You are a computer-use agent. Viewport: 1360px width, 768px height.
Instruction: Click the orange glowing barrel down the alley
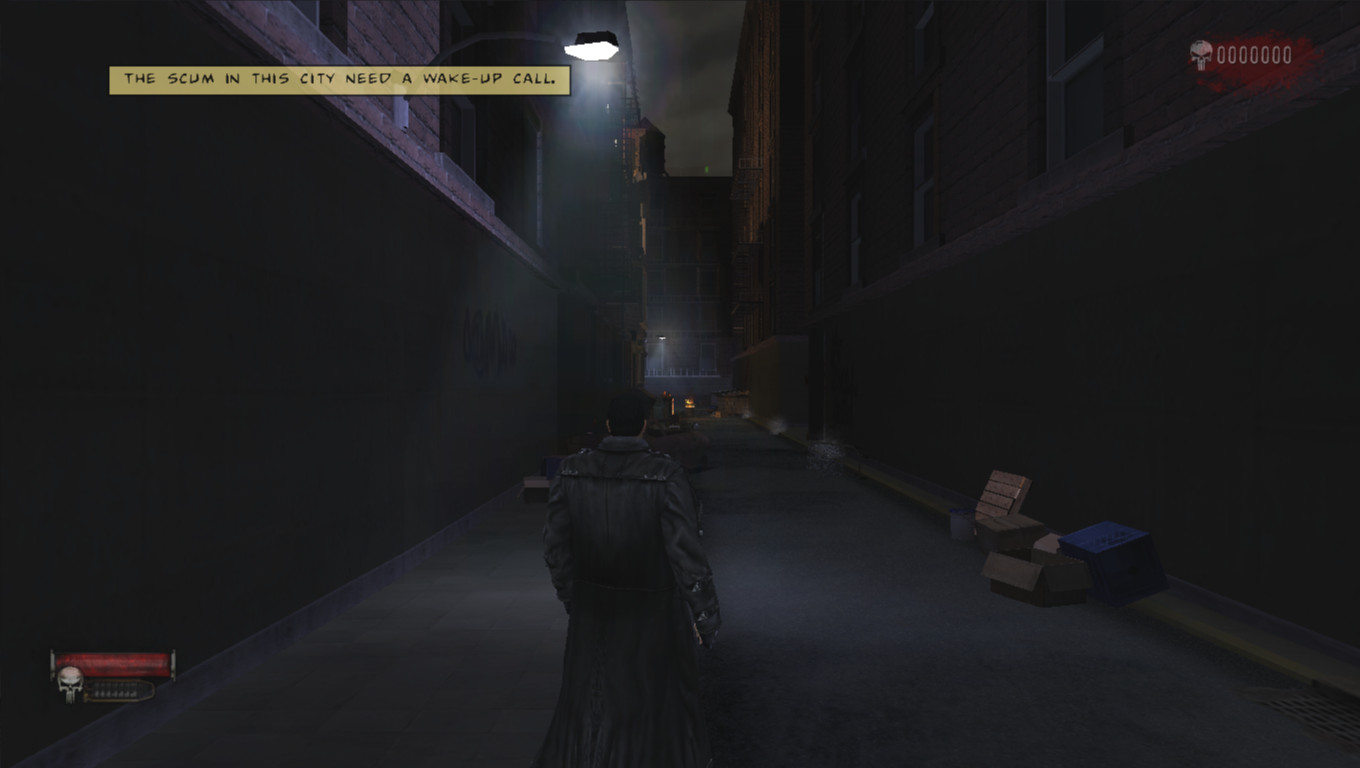[690, 403]
